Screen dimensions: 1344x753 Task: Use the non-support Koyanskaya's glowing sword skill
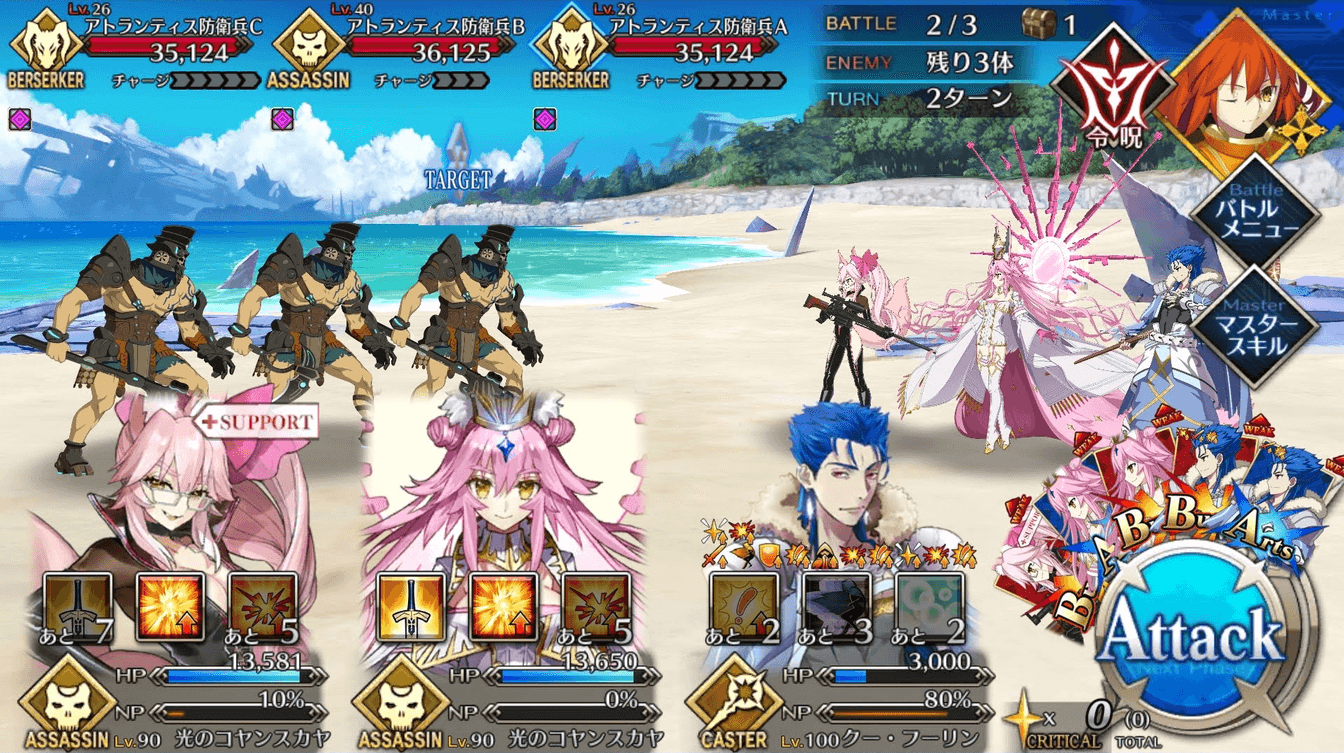point(411,607)
